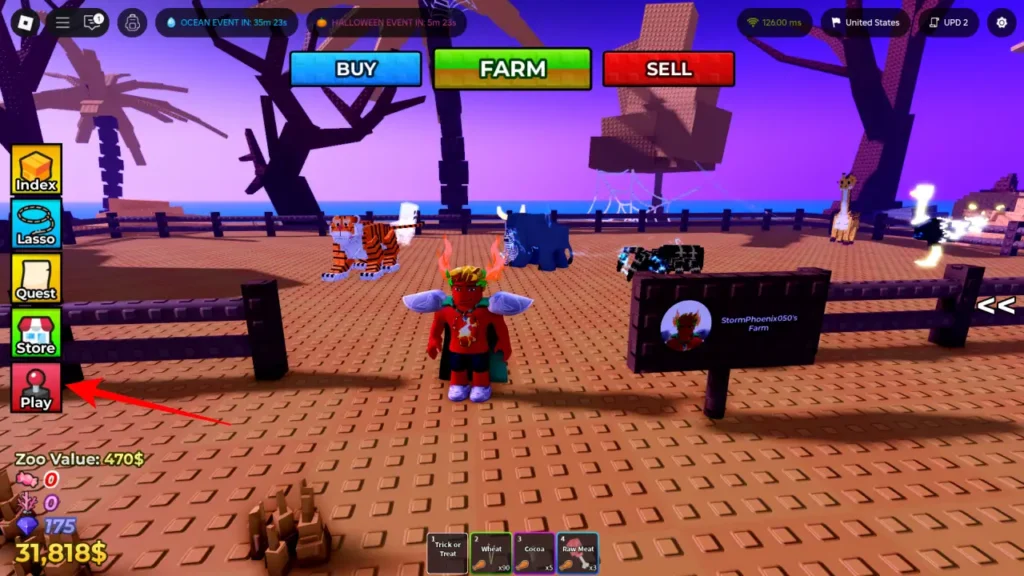Click the green FARM button
1024x576 pixels.
(x=512, y=69)
